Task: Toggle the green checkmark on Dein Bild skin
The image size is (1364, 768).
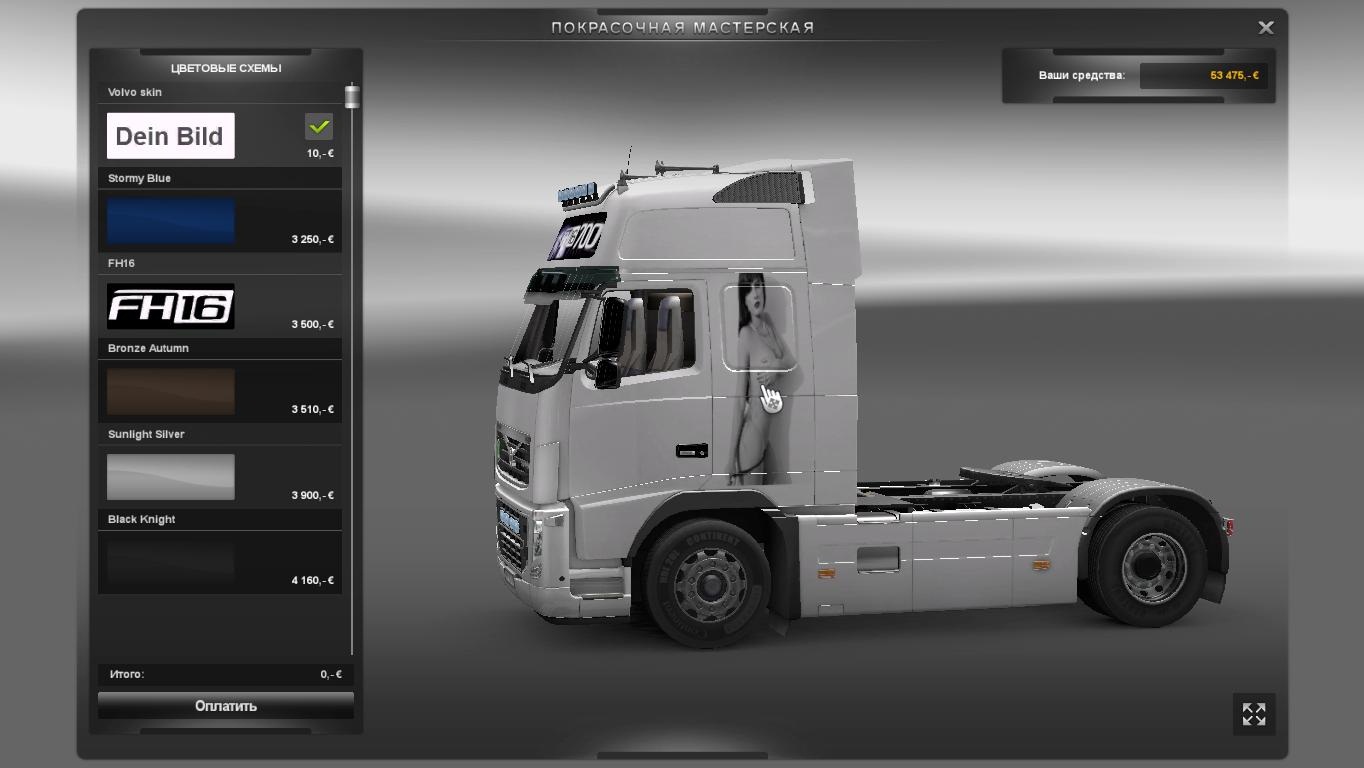Action: point(318,127)
